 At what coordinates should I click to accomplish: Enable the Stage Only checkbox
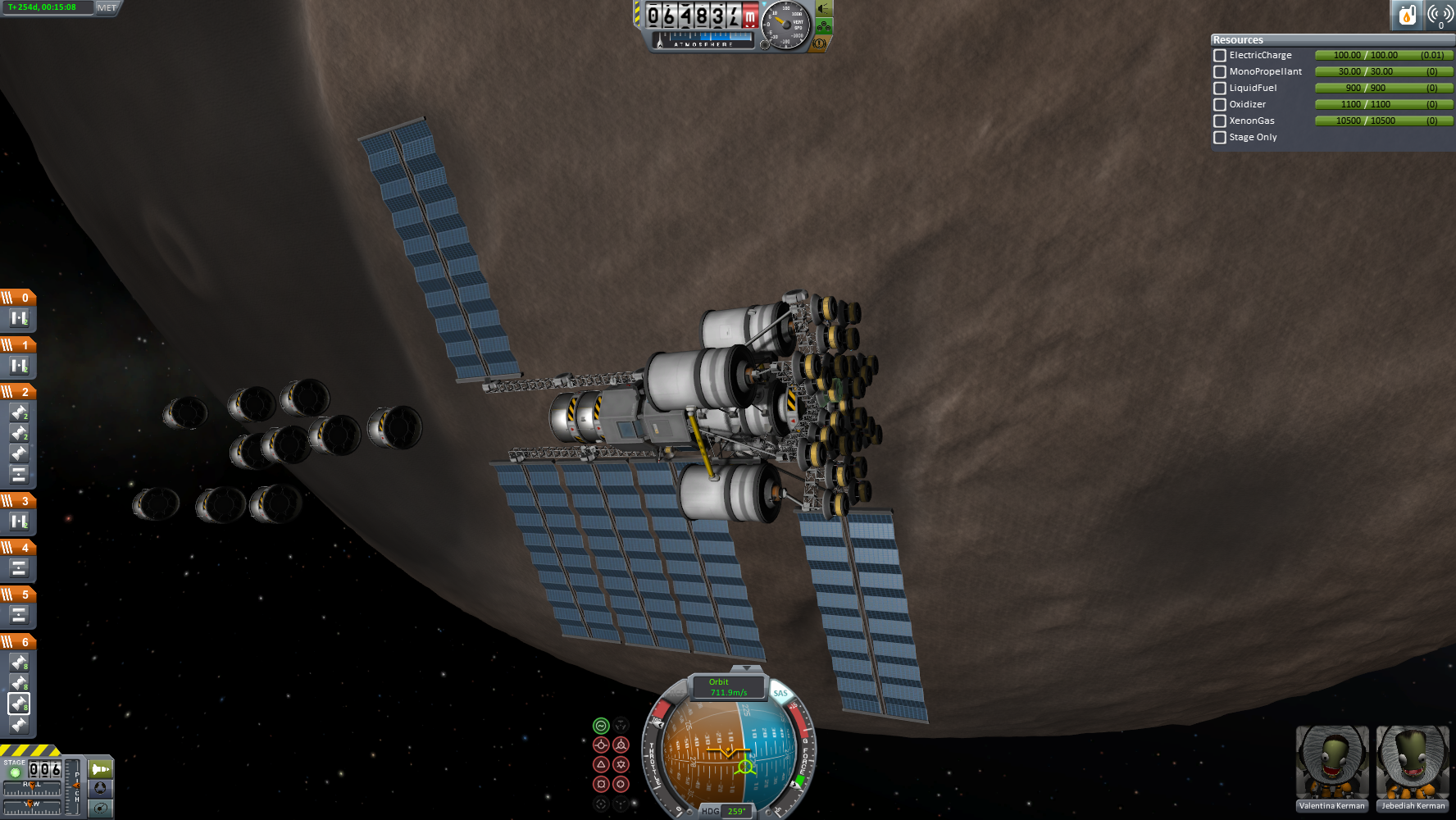1220,138
